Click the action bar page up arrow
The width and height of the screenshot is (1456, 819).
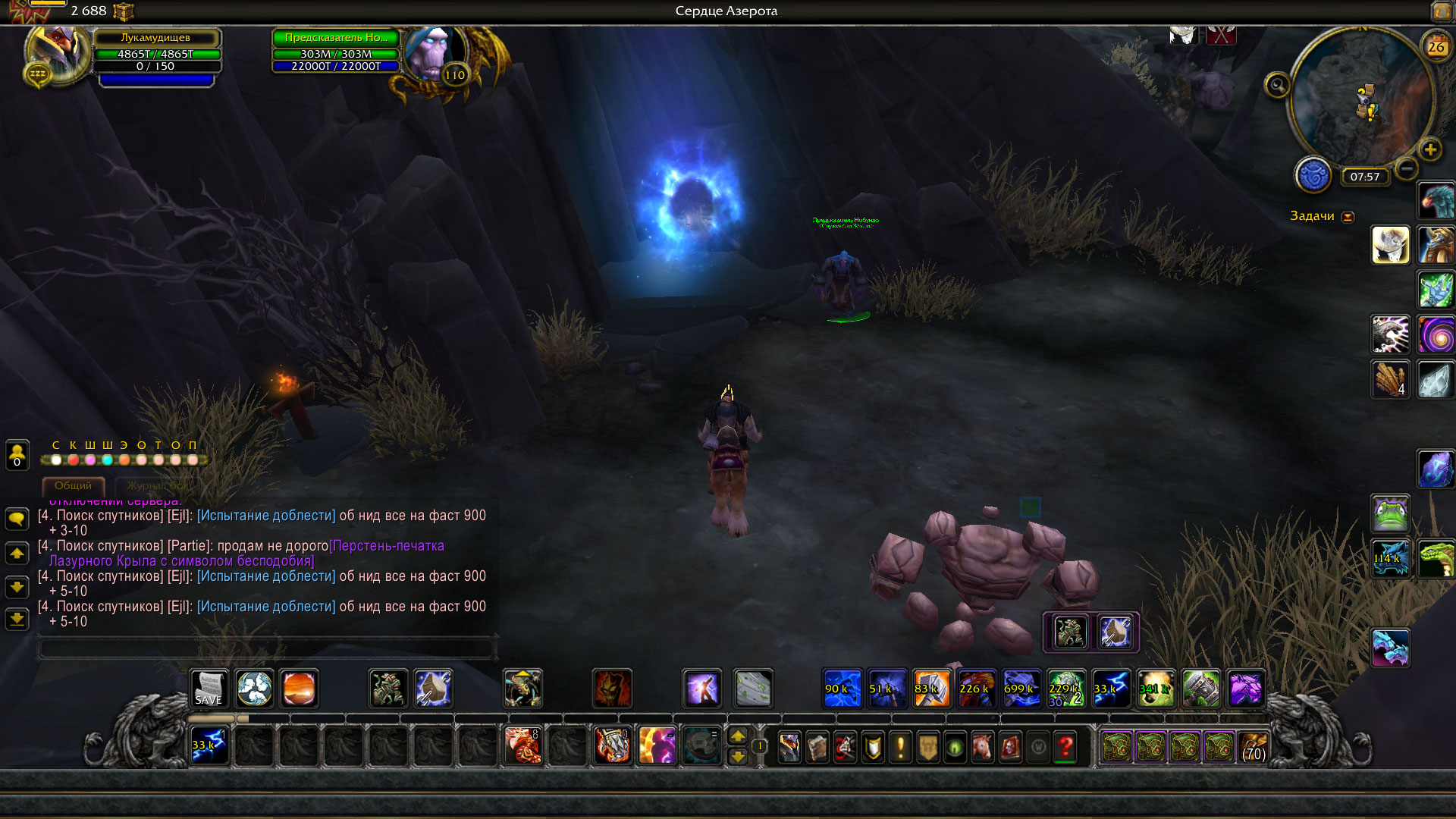click(x=738, y=736)
